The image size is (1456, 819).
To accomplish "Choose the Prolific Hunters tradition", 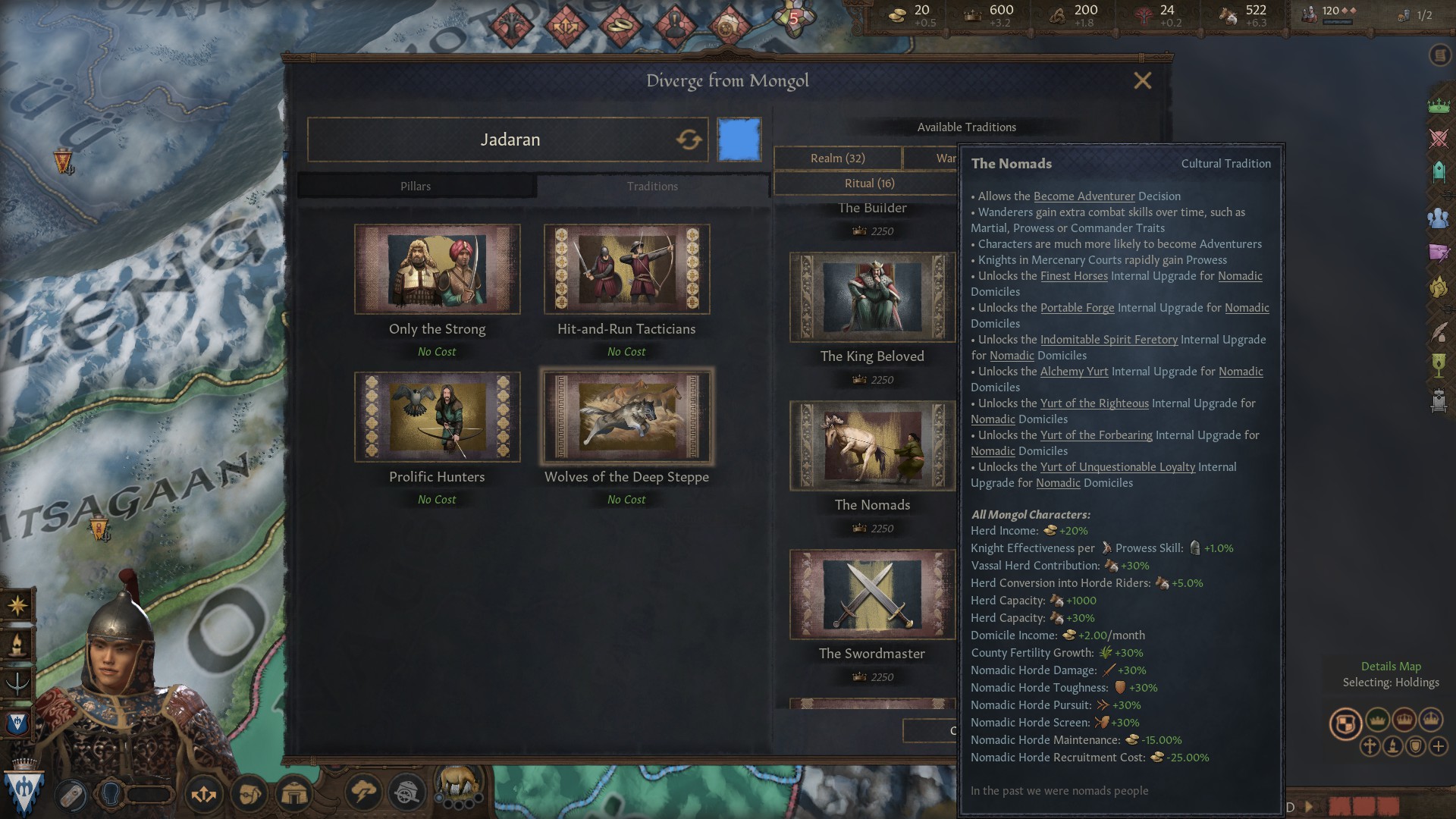I will (x=437, y=417).
